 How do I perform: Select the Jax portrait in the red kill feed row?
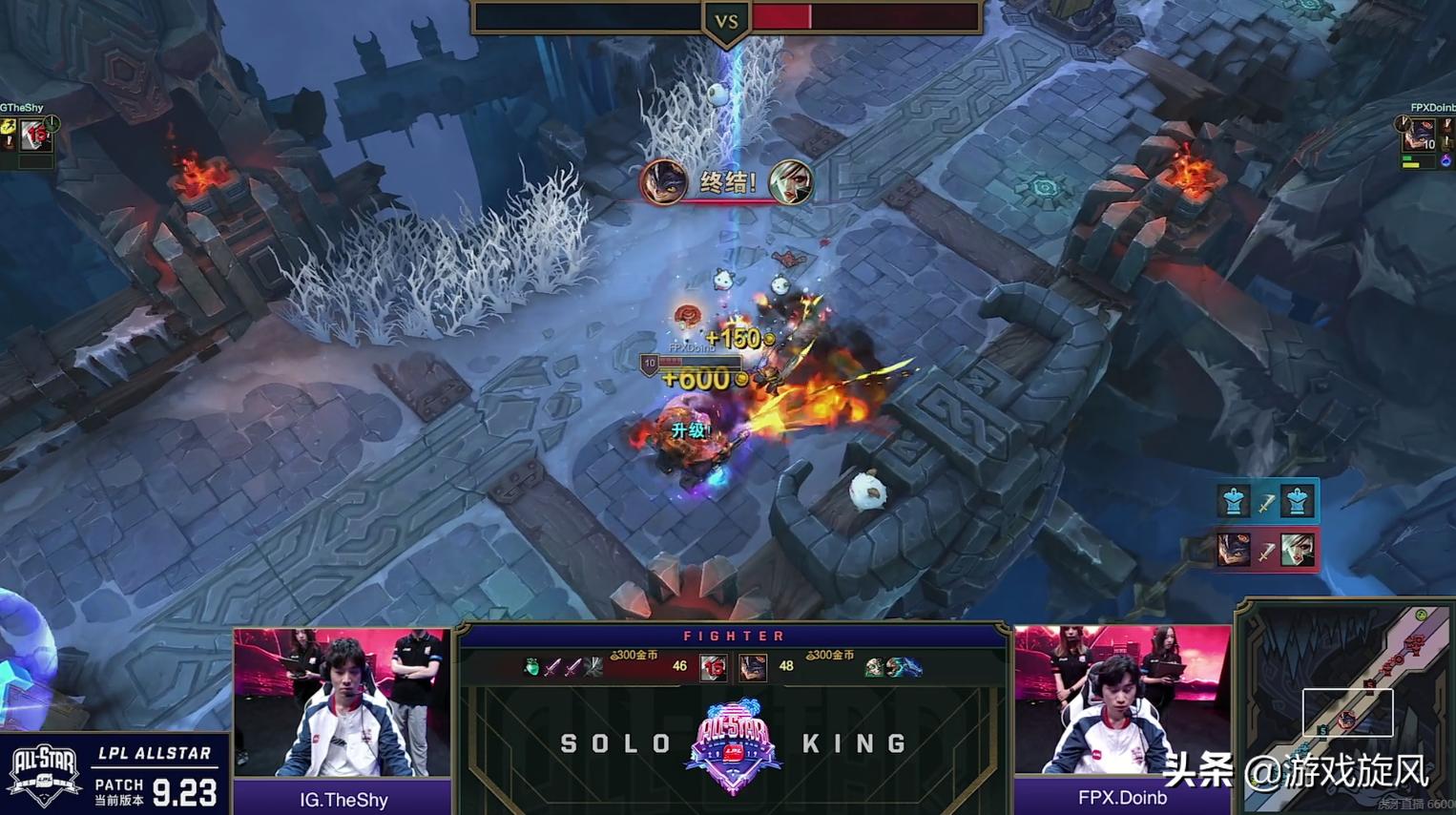pyautogui.click(x=1234, y=550)
